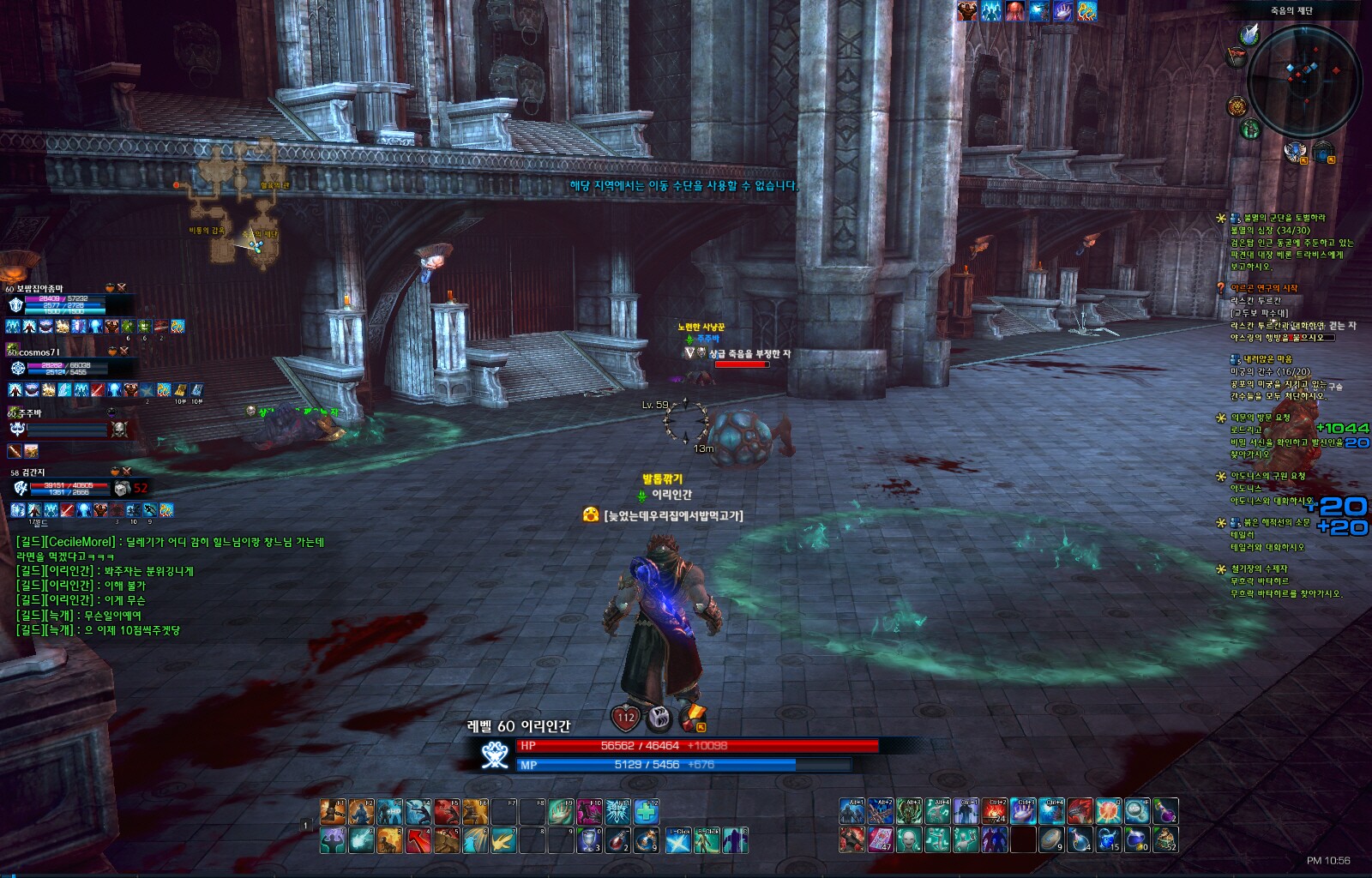Activate the green hand skill on F9

pos(560,811)
